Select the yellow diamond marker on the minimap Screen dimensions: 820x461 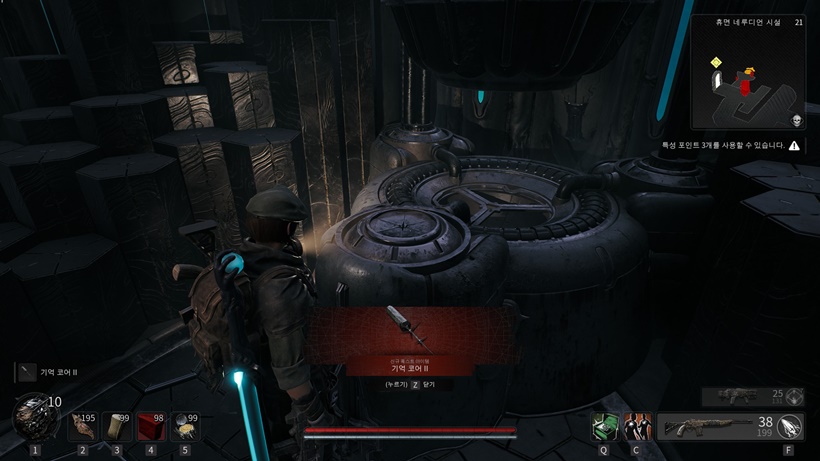716,63
